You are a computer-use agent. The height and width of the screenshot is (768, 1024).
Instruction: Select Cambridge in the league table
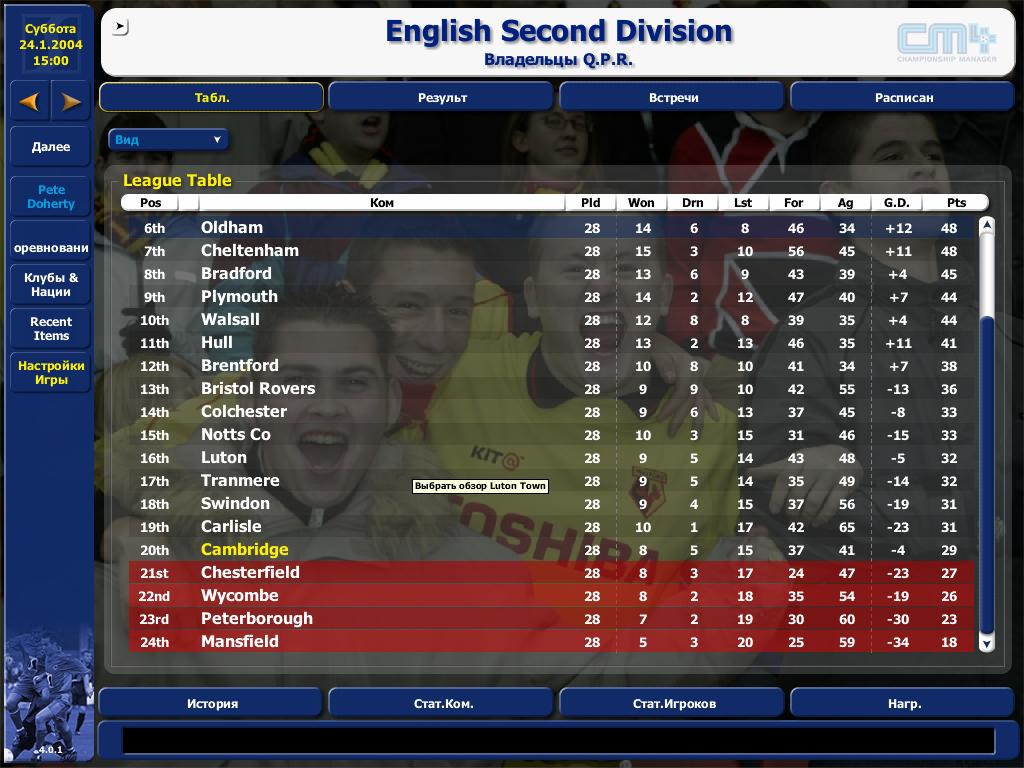click(244, 549)
